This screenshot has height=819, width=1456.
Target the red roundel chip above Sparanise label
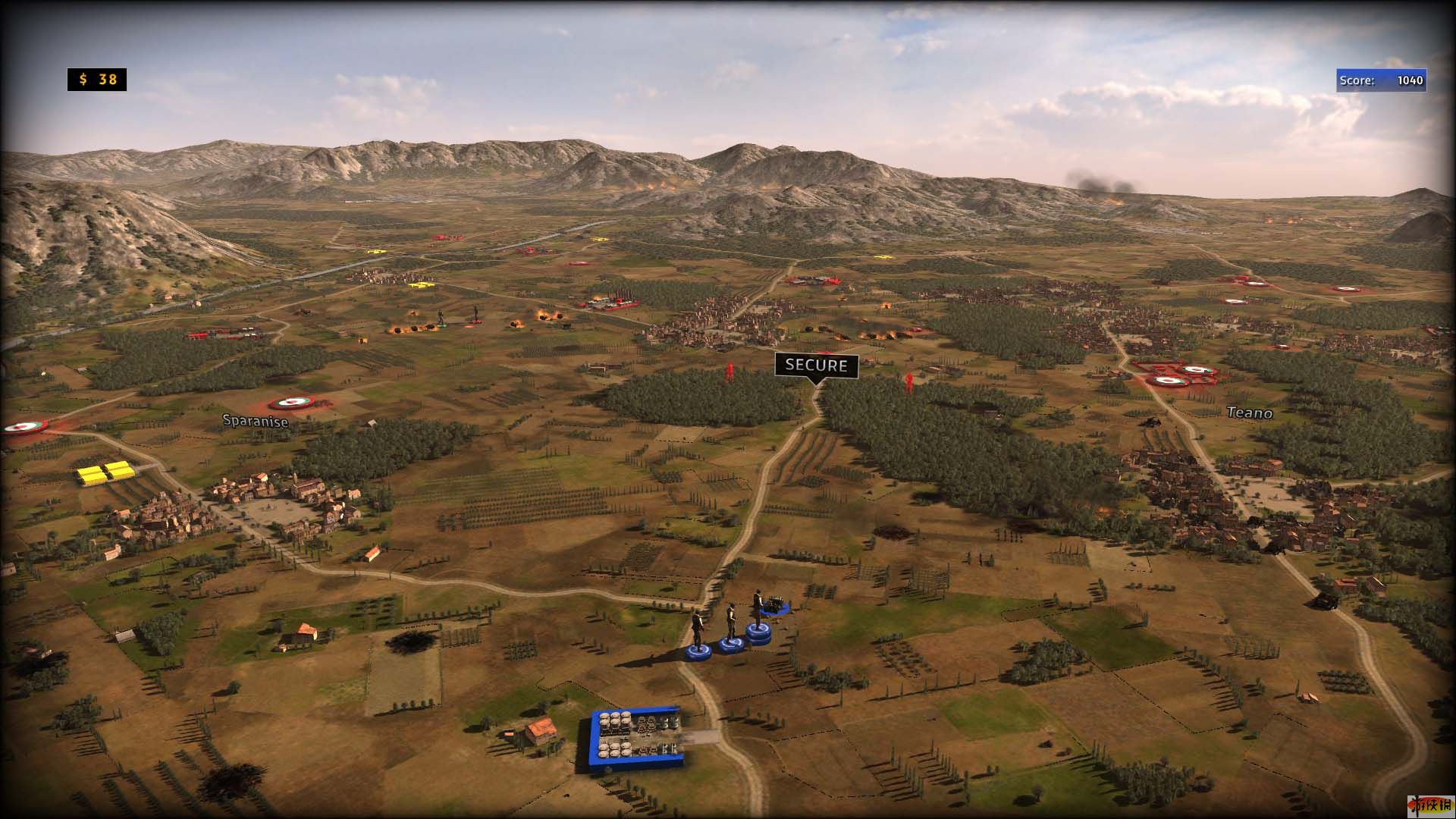(x=288, y=403)
